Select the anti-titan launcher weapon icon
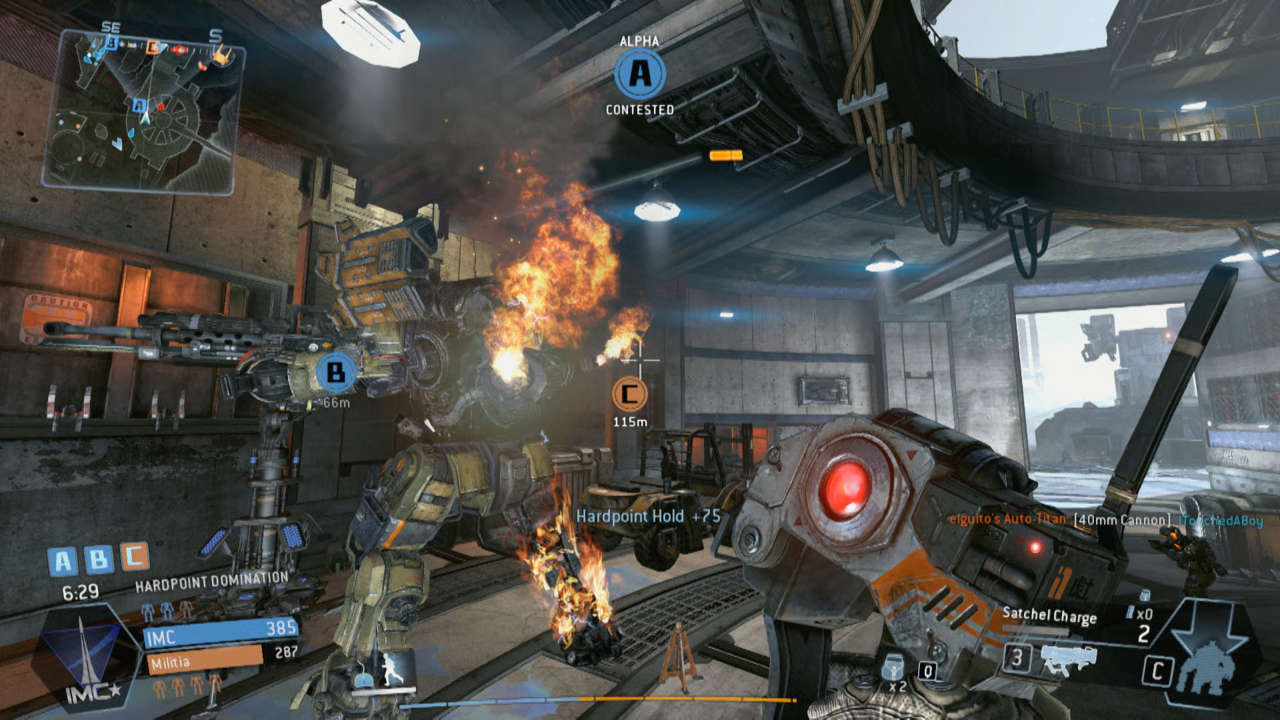 (1068, 659)
